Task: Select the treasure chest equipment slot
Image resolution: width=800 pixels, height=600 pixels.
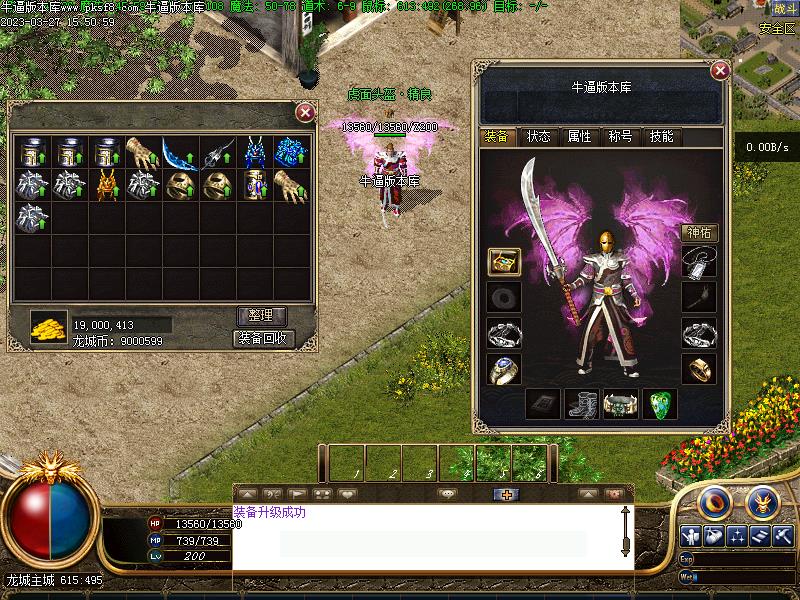Action: (503, 261)
